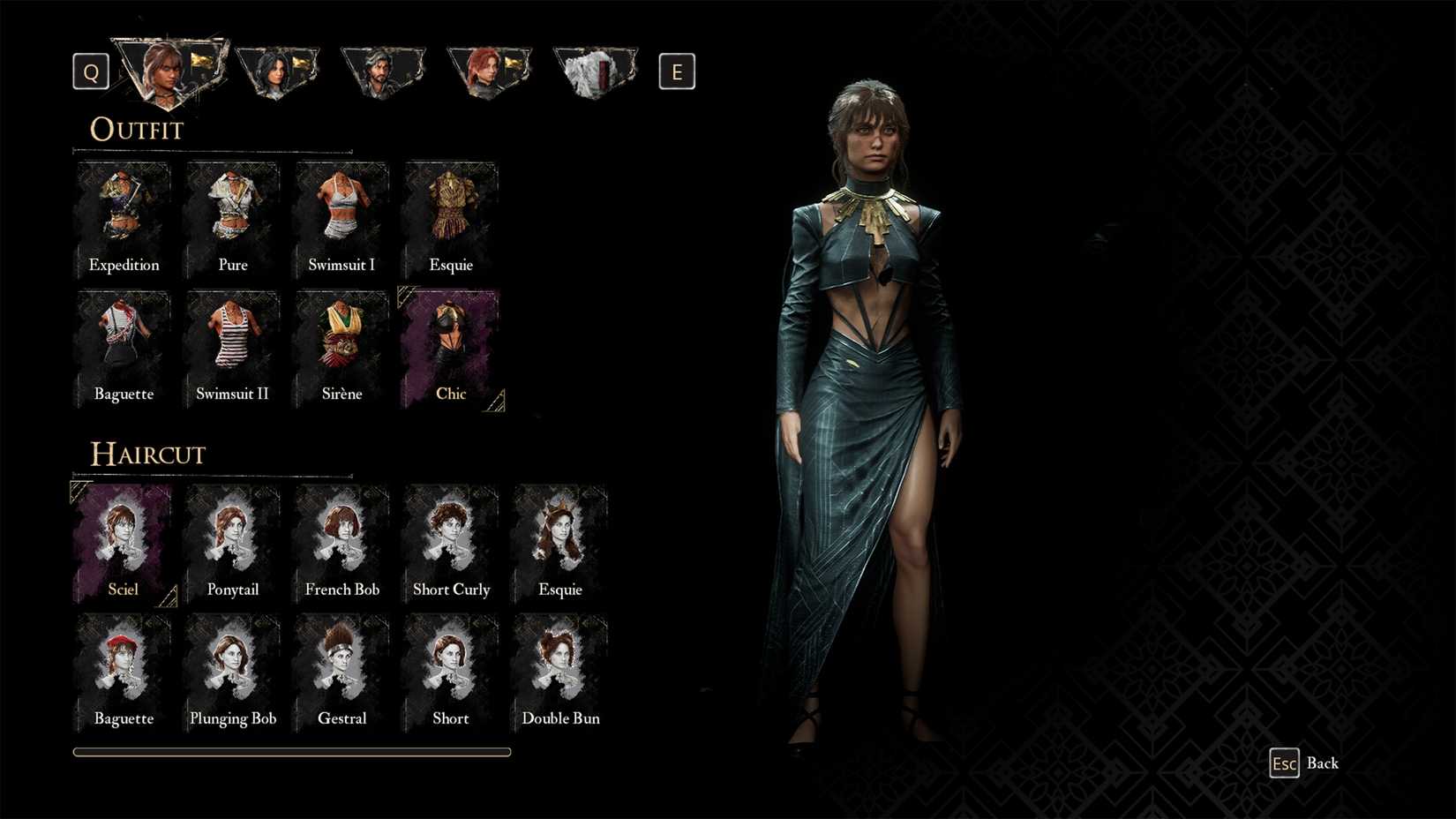Switch to the bearded man character tab
Viewport: 1456px width, 819px height.
coord(383,71)
